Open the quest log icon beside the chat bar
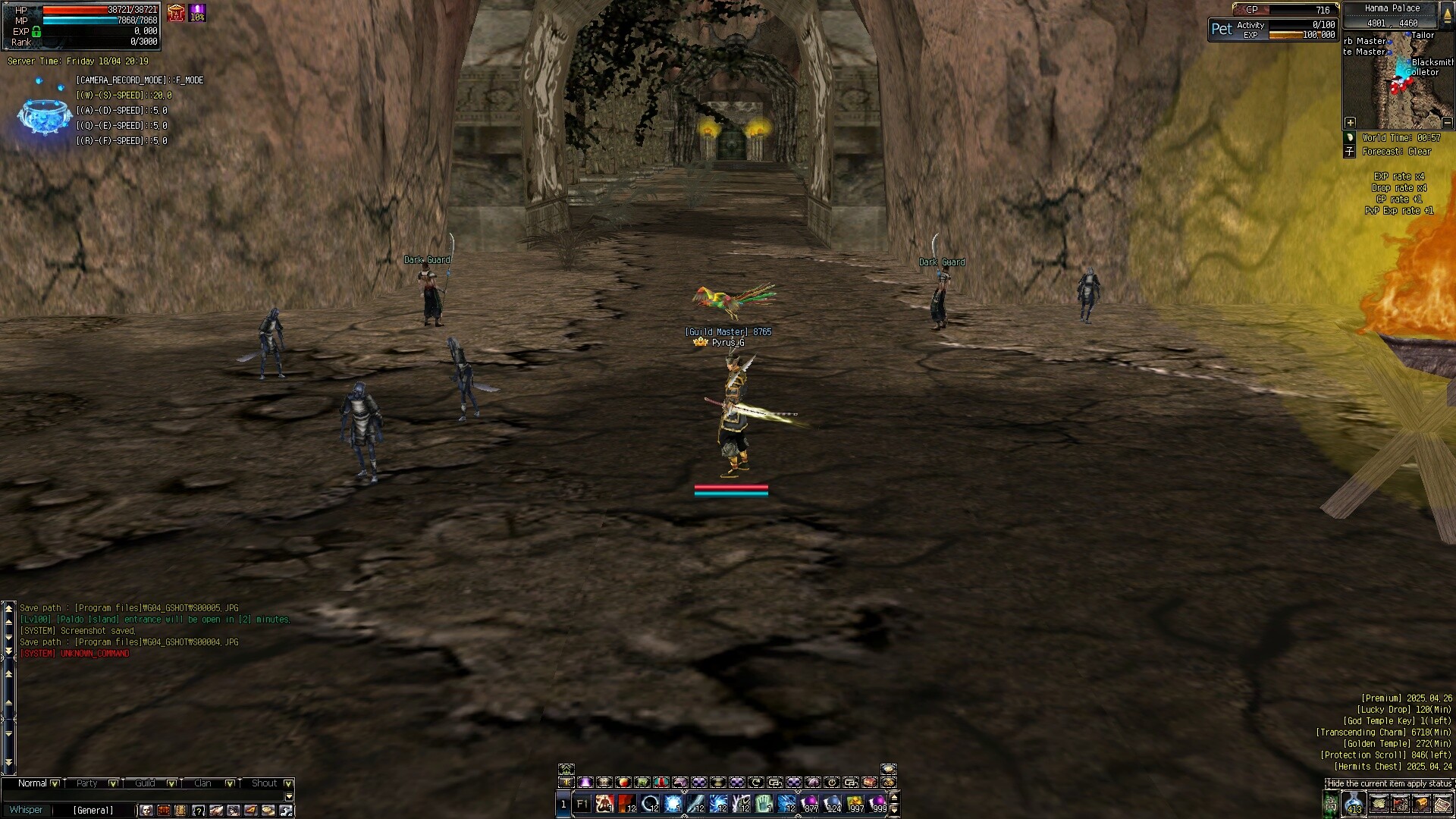This screenshot has height=819, width=1456. [180, 810]
